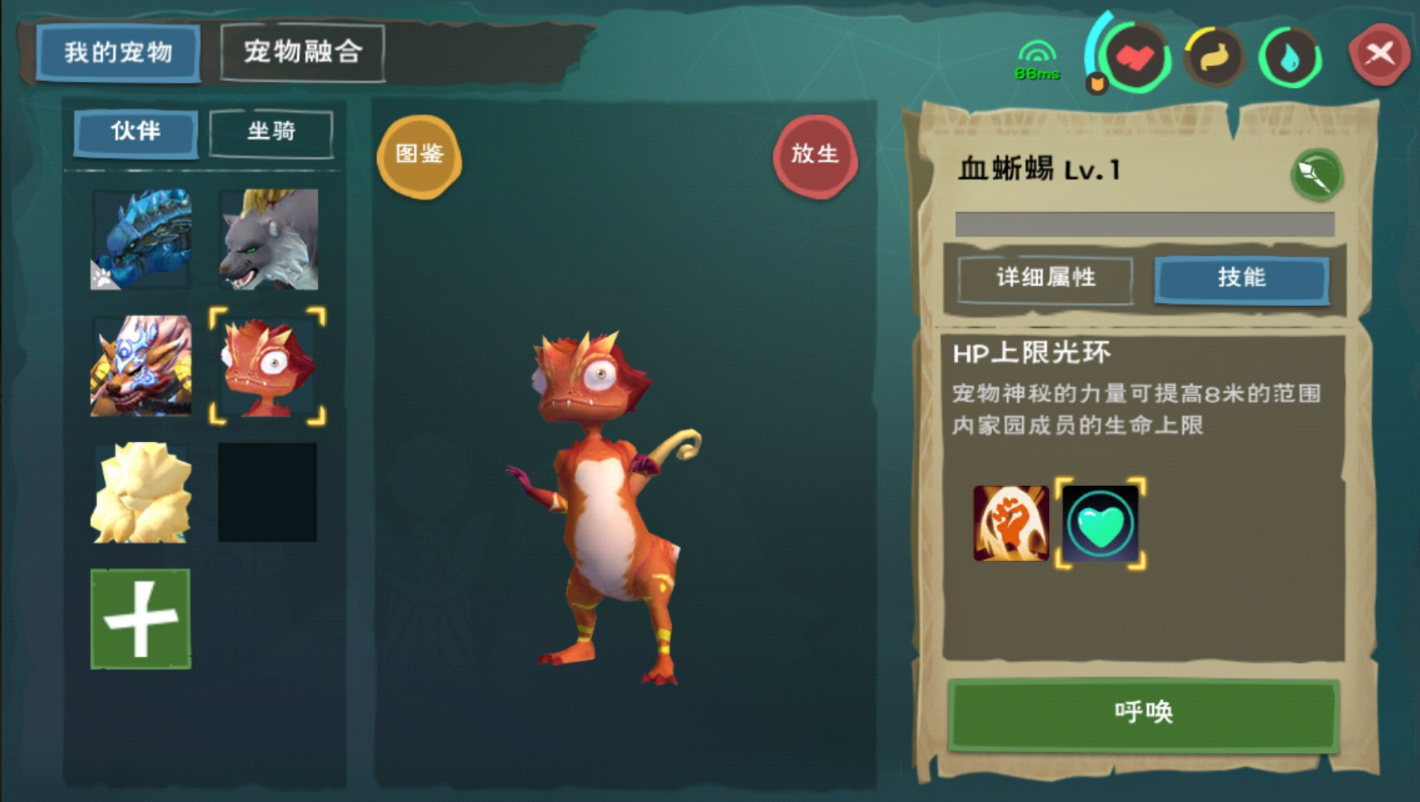Switch to the 我的宠物 tab
Viewport: 1420px width, 802px height.
(x=118, y=52)
